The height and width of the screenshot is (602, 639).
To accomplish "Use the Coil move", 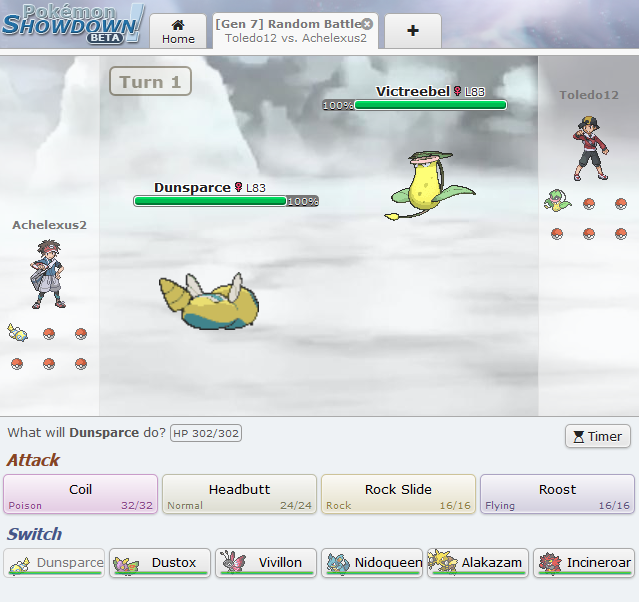I will click(80, 494).
